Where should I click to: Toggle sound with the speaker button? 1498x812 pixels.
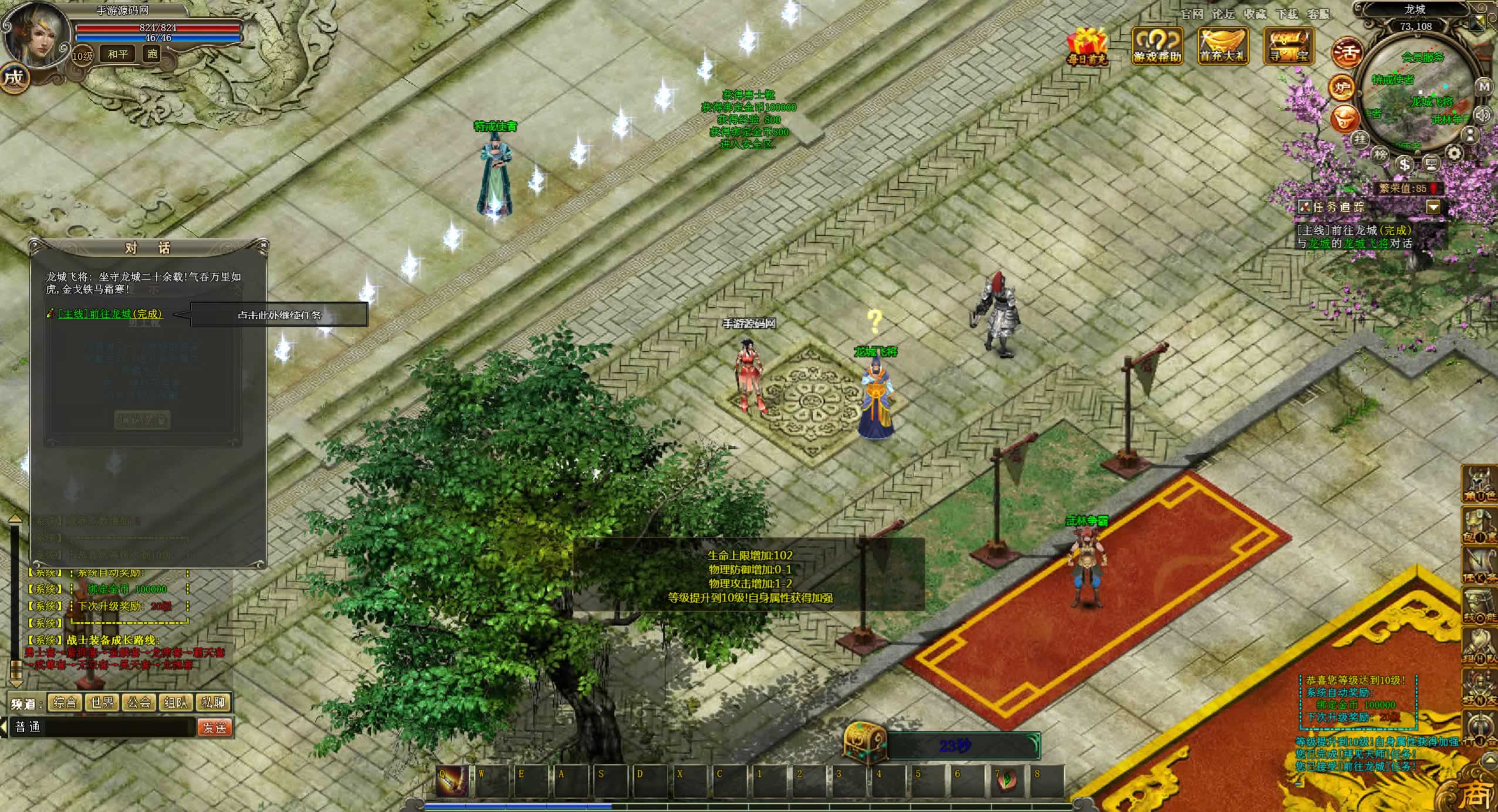tap(1483, 114)
